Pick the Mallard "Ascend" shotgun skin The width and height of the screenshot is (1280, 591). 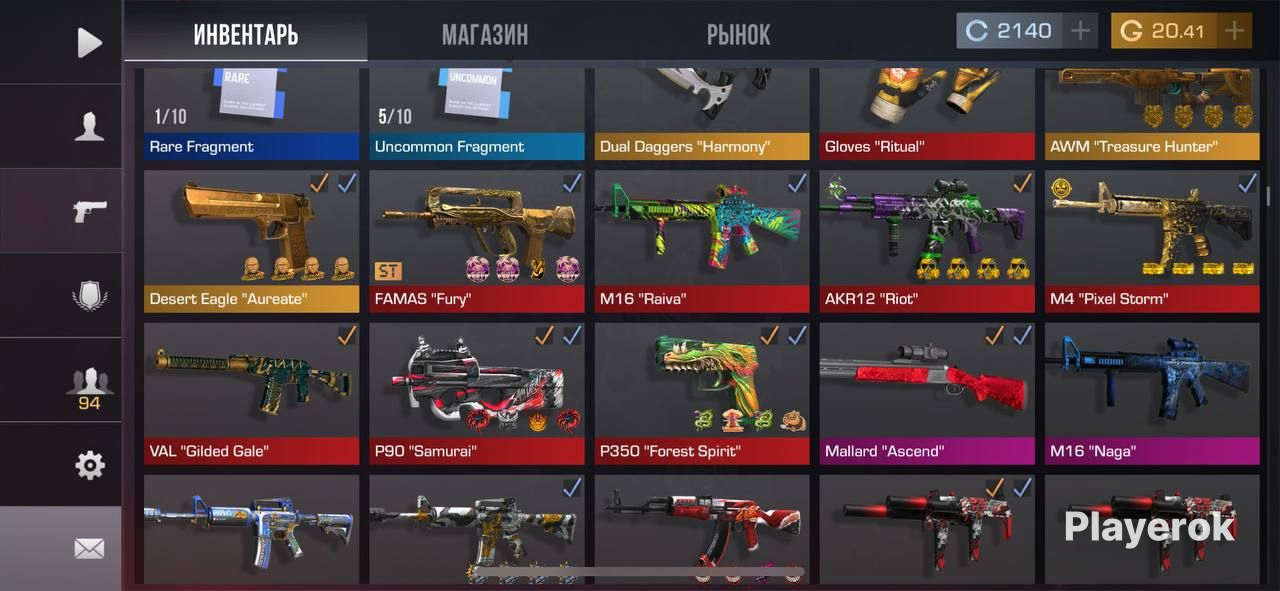[x=927, y=393]
